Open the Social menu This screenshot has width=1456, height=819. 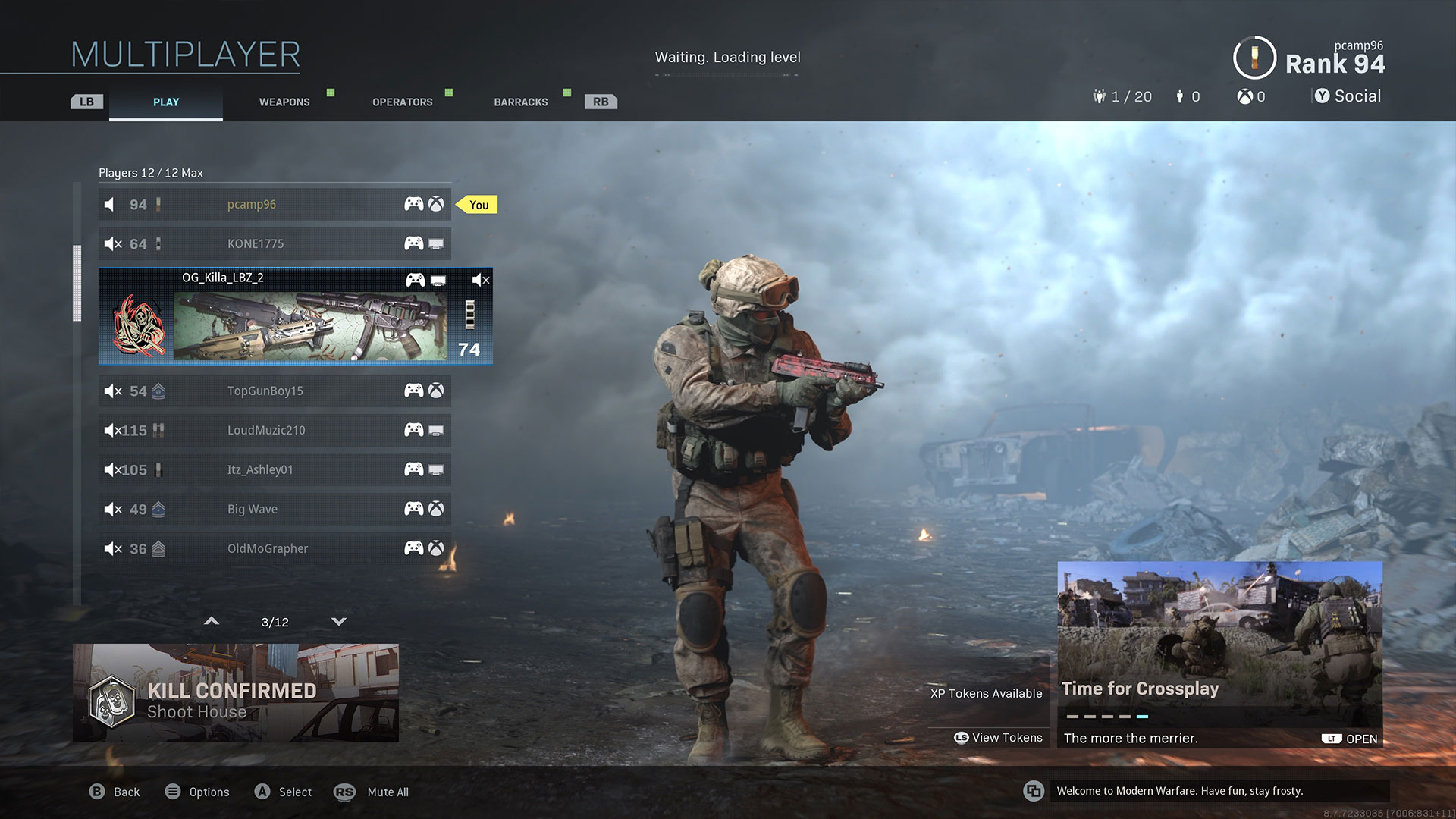coord(1348,96)
